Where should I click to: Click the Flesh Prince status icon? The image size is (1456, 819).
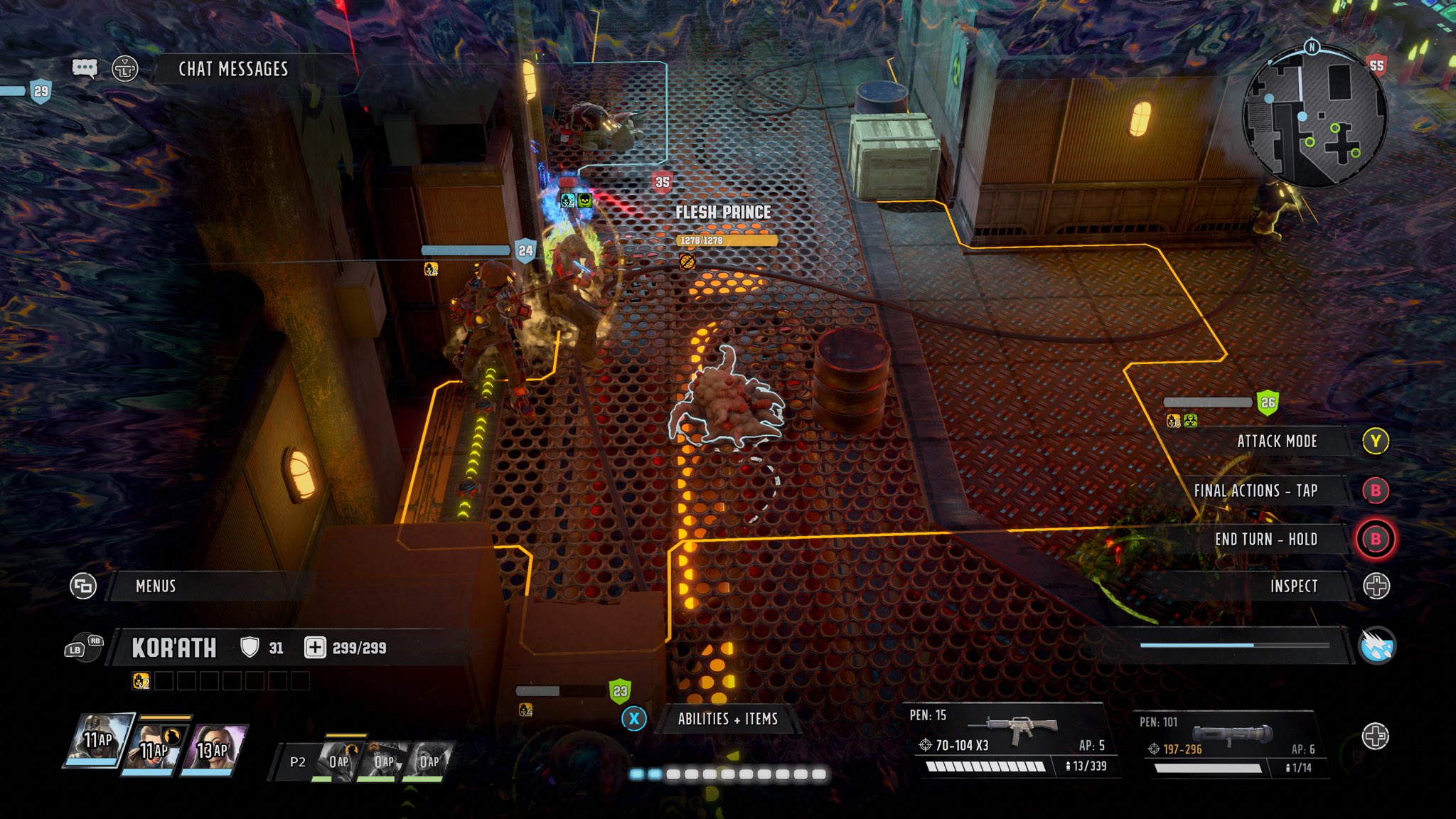click(x=687, y=262)
